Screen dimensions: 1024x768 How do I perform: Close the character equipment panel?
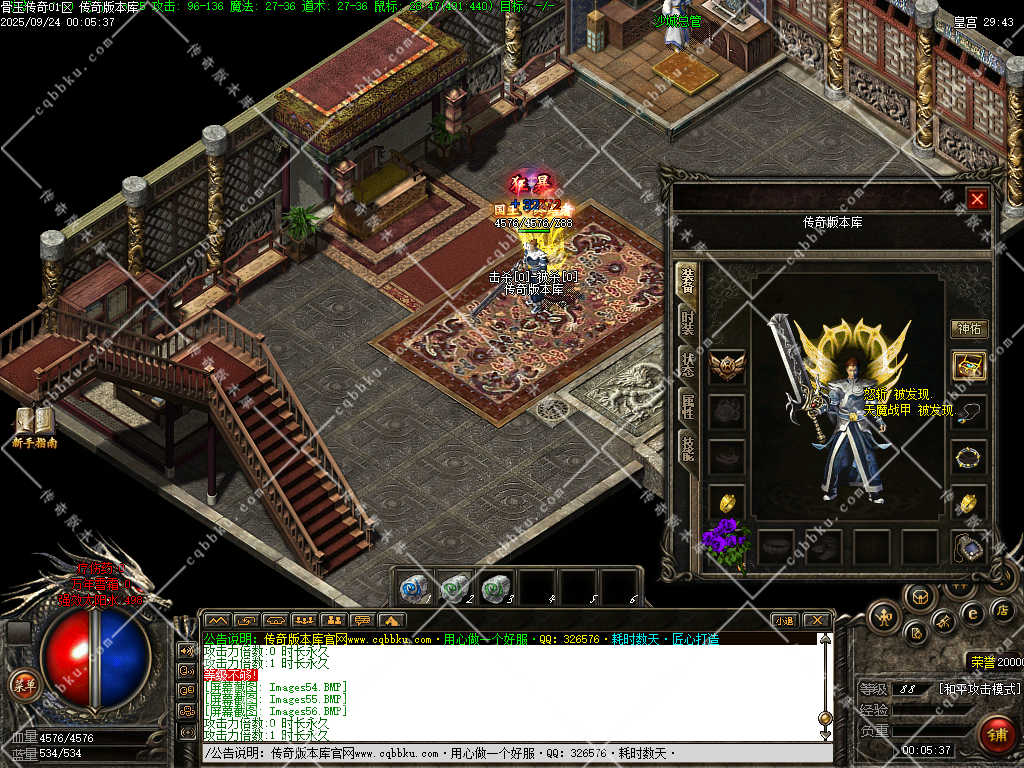coord(977,199)
